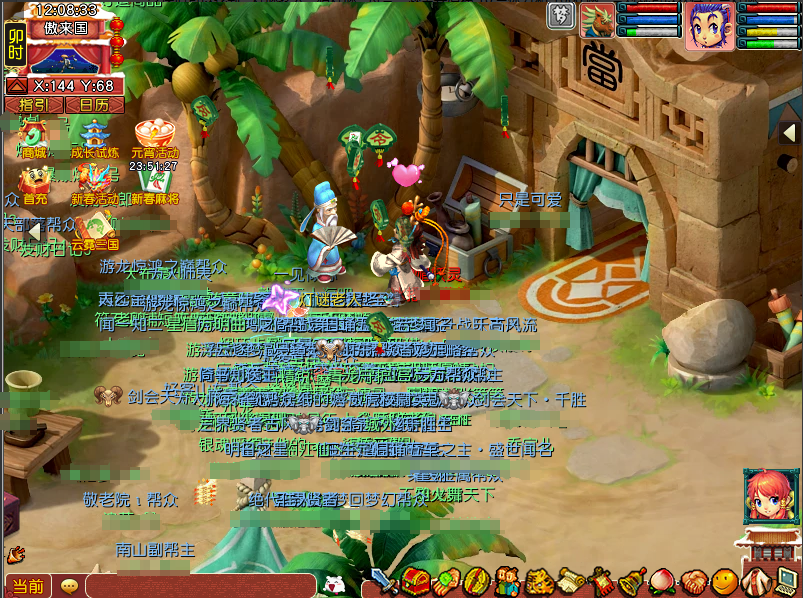Click the 梦 button at top
This screenshot has width=803, height=598.
click(561, 15)
